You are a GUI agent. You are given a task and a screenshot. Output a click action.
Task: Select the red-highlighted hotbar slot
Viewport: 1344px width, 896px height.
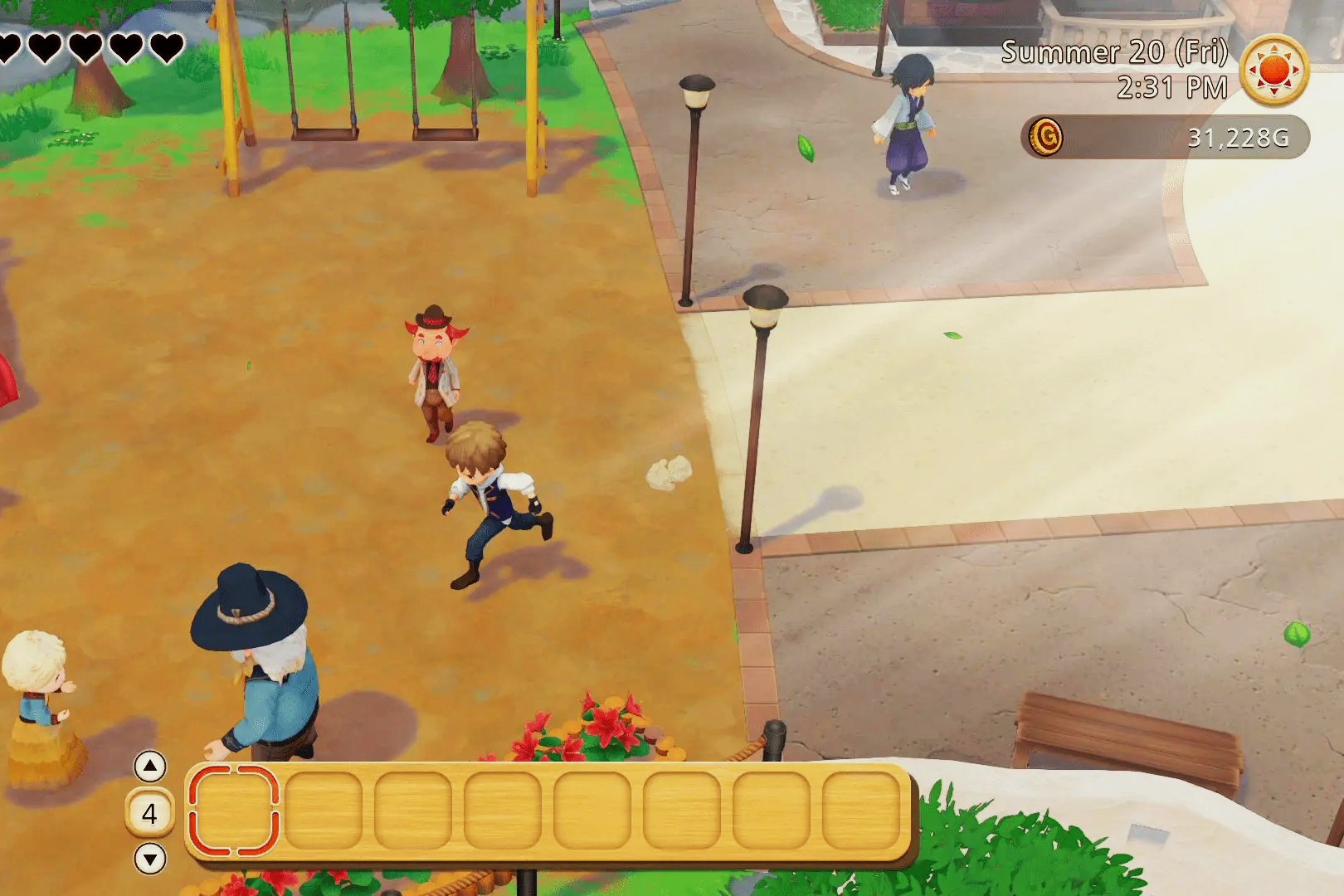[234, 811]
